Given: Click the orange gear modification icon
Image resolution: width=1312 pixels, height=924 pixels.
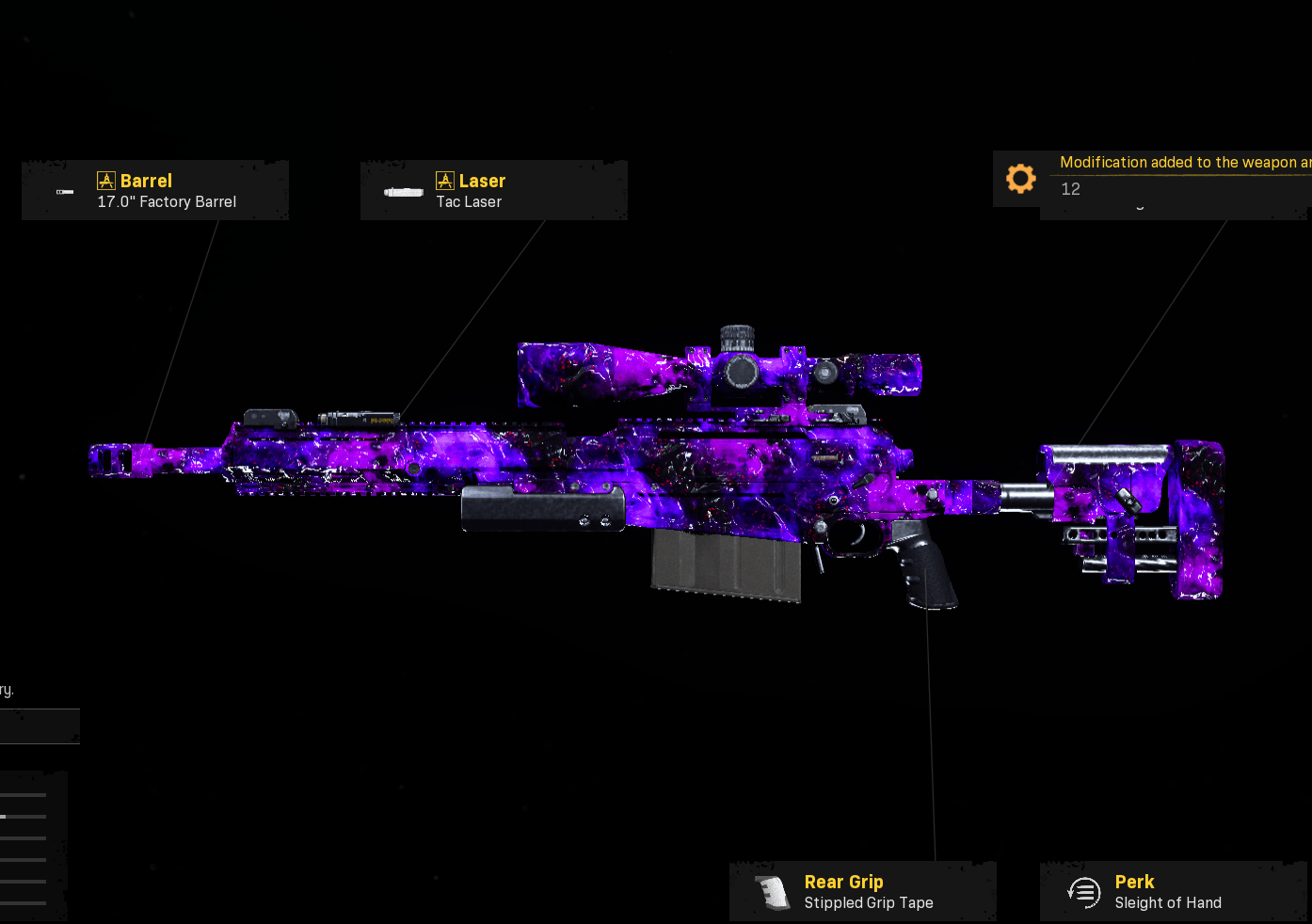Looking at the screenshot, I should (1020, 179).
